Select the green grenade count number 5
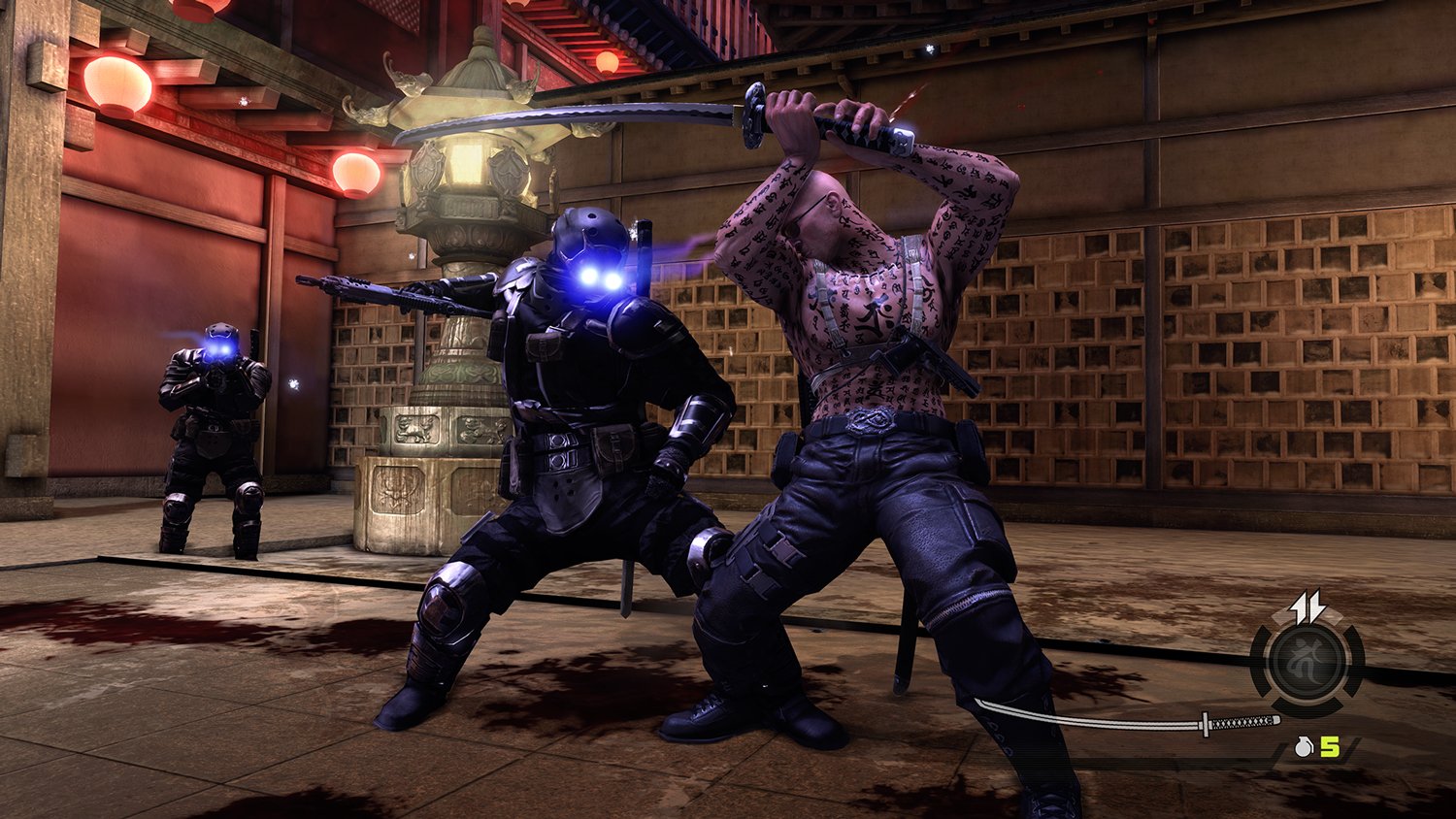 click(x=1329, y=746)
